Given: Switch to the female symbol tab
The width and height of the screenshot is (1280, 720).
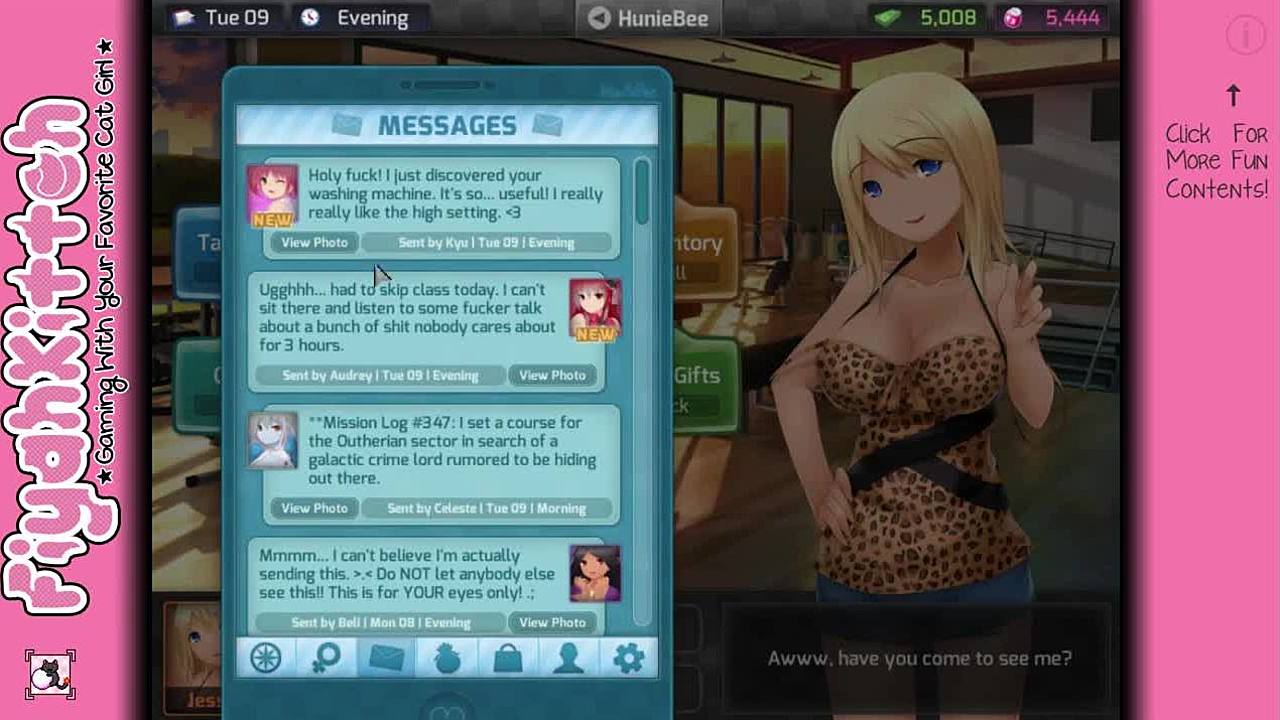Looking at the screenshot, I should coord(326,658).
